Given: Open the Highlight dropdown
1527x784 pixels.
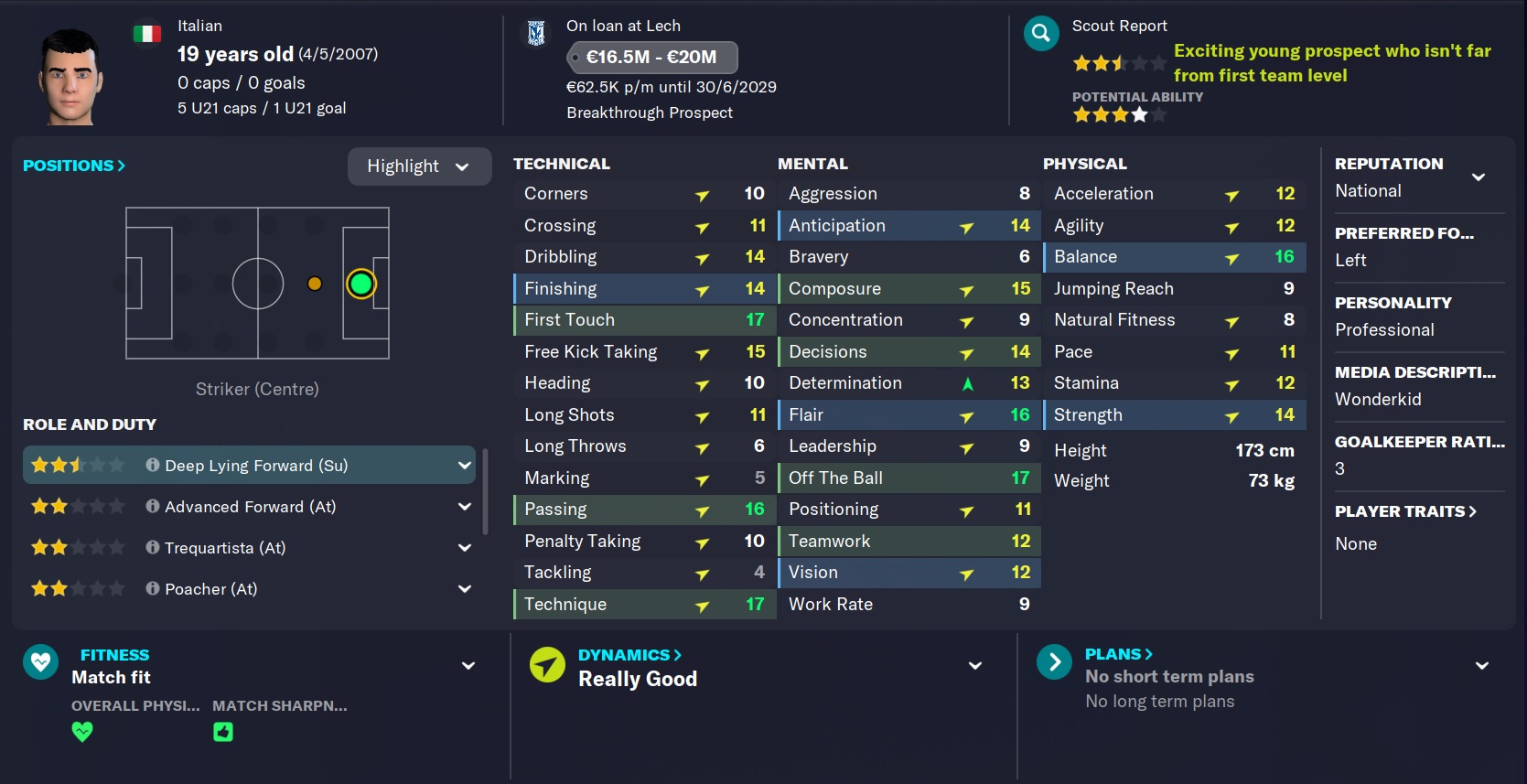Looking at the screenshot, I should (x=418, y=166).
